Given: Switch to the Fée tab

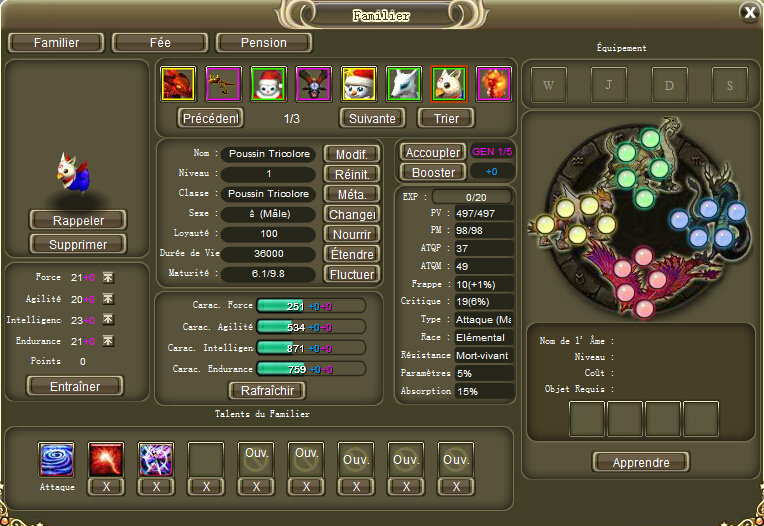Looking at the screenshot, I should [159, 43].
